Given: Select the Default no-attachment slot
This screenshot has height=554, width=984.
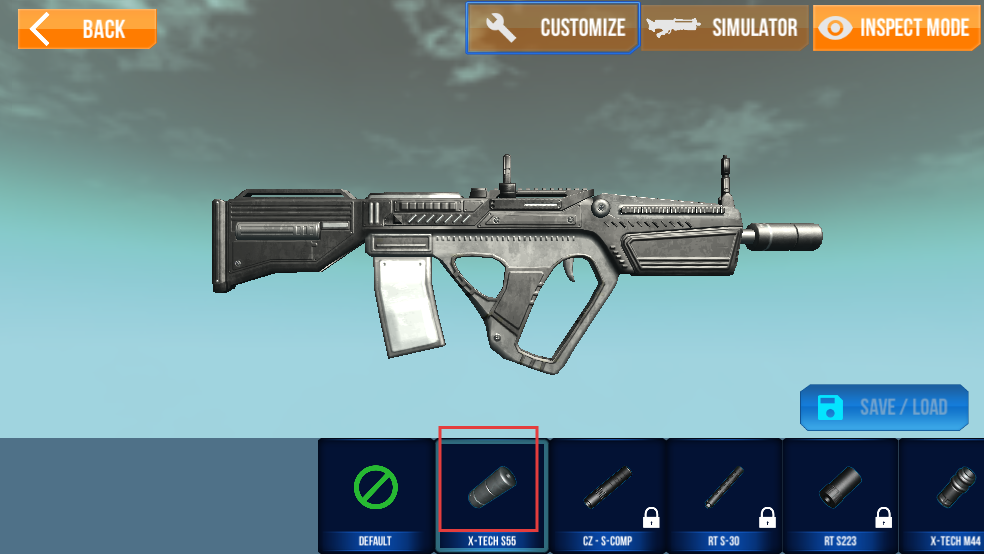Looking at the screenshot, I should tap(375, 494).
